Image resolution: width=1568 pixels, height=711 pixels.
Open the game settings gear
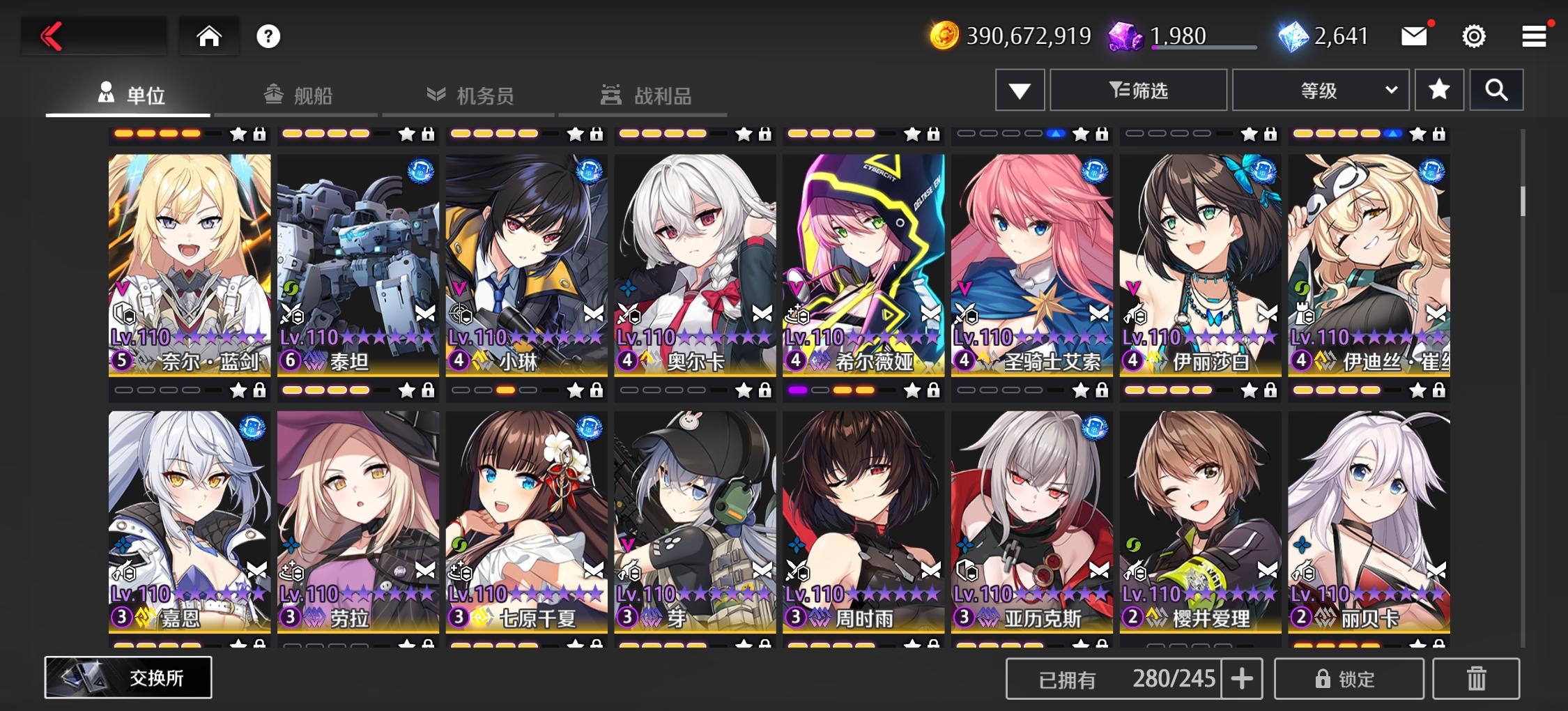(x=1473, y=35)
